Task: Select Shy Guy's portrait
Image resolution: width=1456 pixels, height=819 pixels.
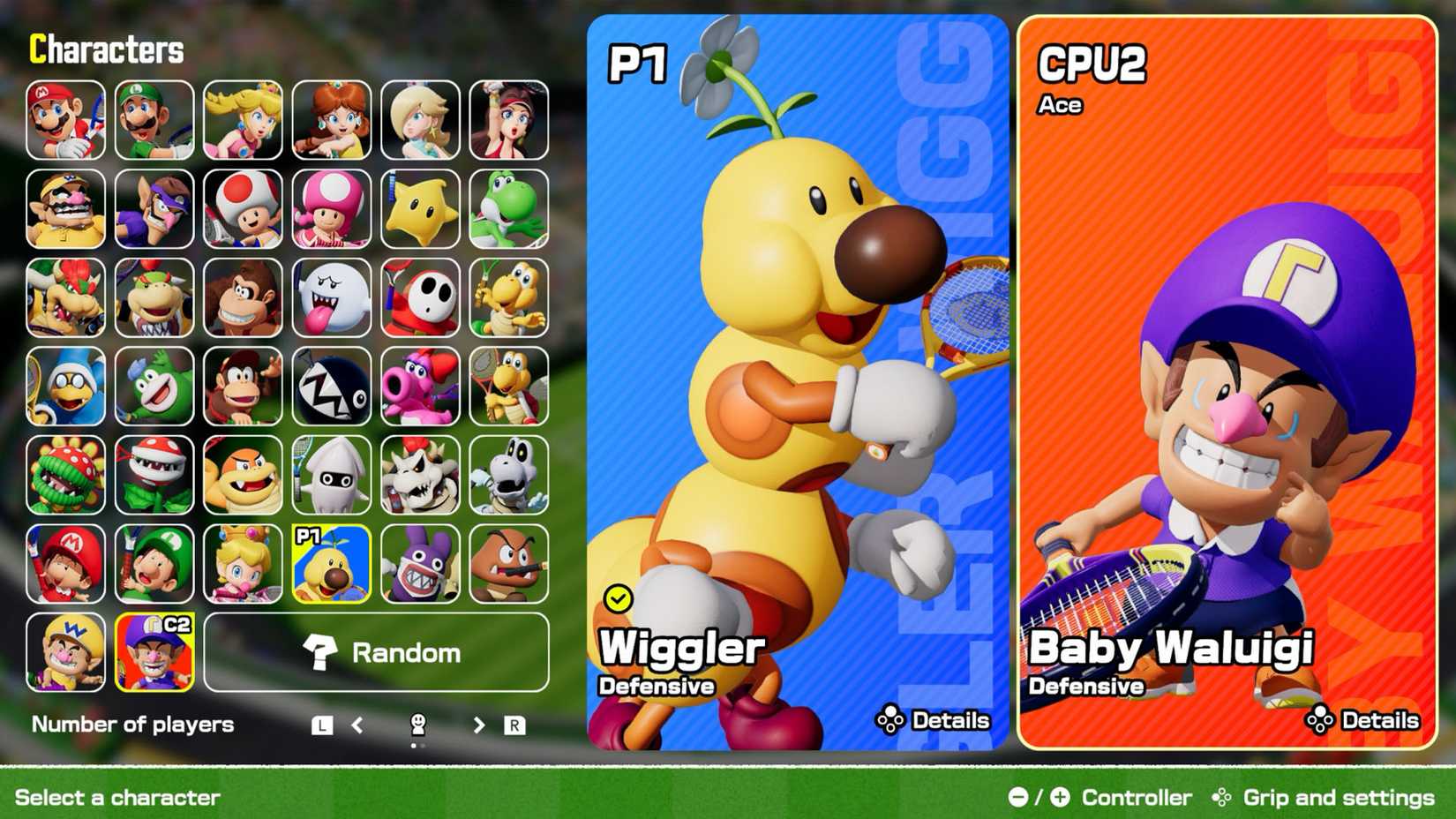Action: pyautogui.click(x=419, y=298)
